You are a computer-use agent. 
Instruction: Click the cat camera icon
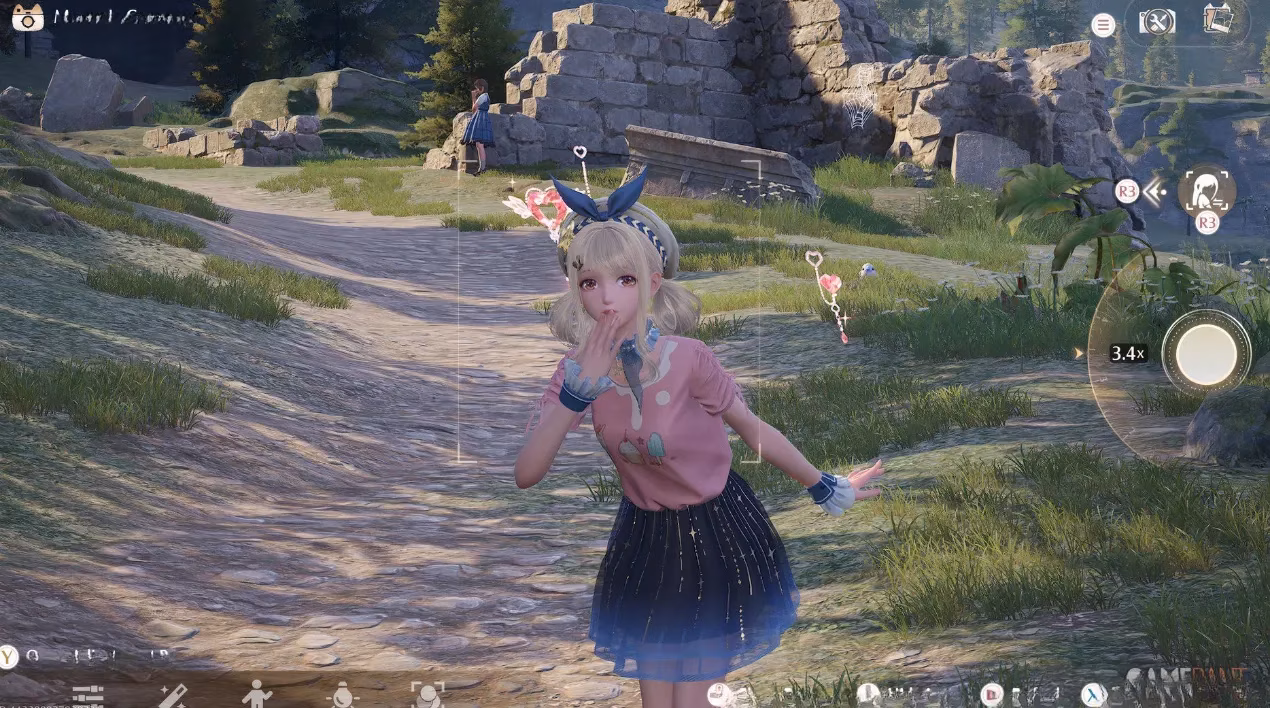pyautogui.click(x=27, y=17)
